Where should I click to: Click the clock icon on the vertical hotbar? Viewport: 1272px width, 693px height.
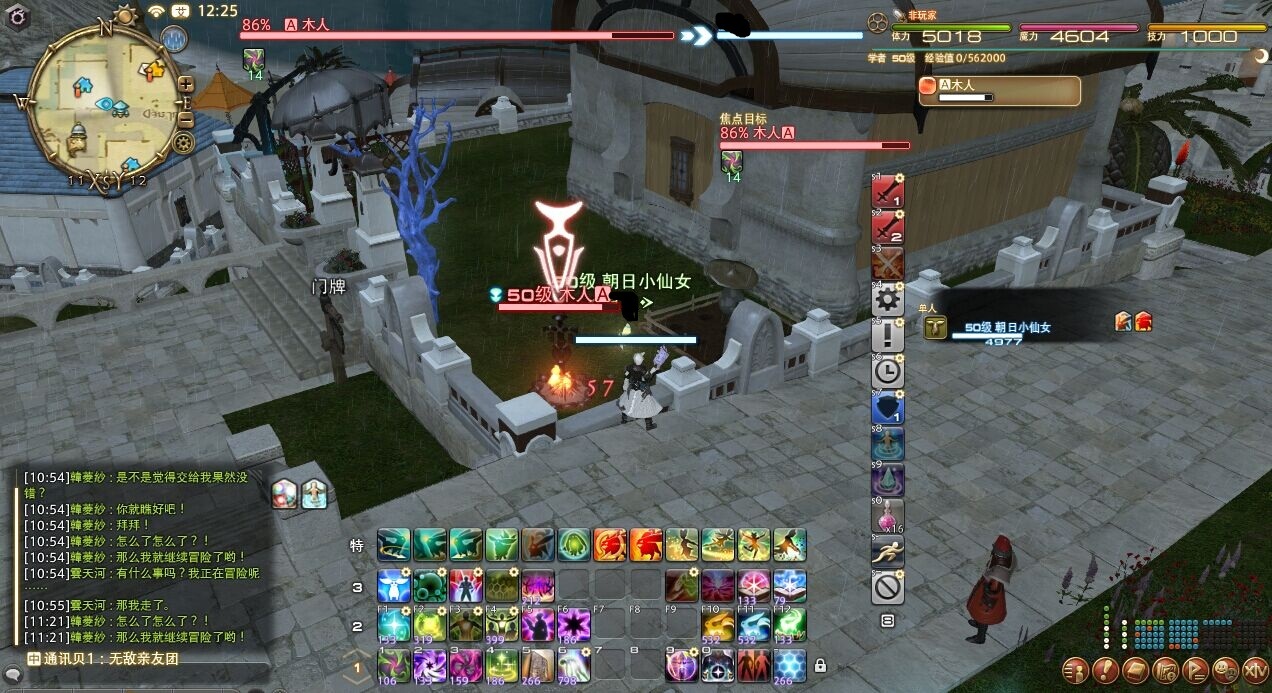[x=888, y=372]
